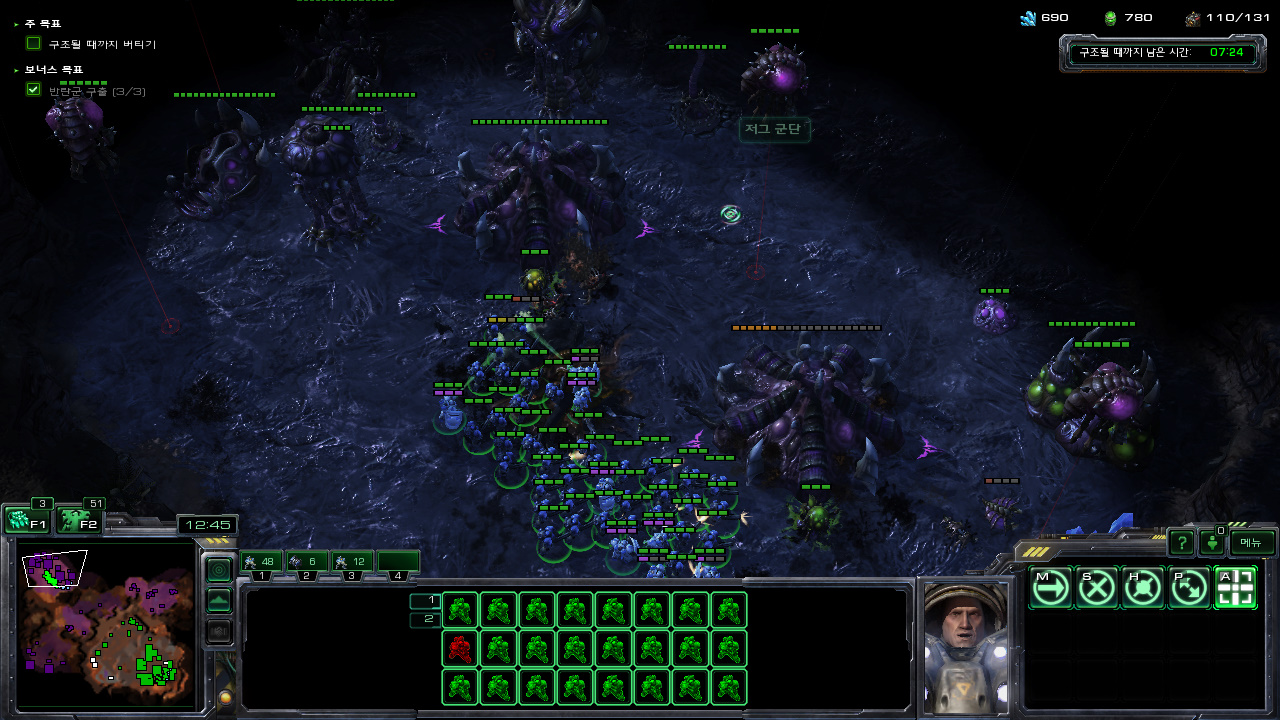Select the Patrol command (P)
The image size is (1280, 720).
(1188, 588)
